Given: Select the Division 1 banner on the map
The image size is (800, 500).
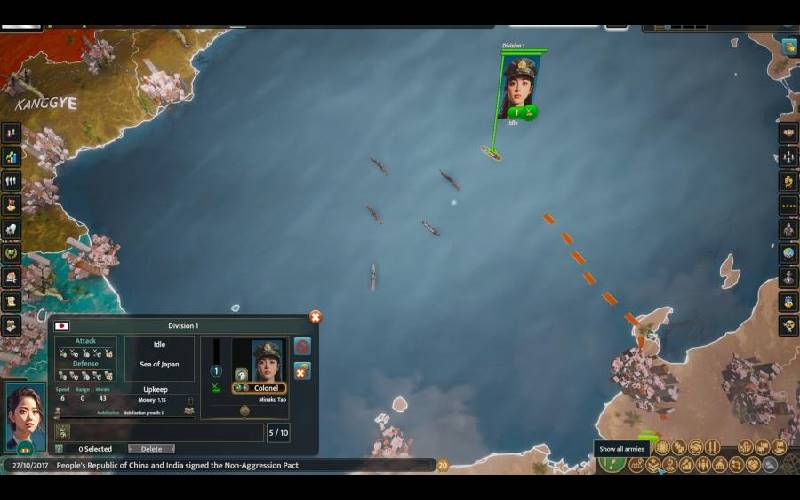Looking at the screenshot, I should point(519,86).
